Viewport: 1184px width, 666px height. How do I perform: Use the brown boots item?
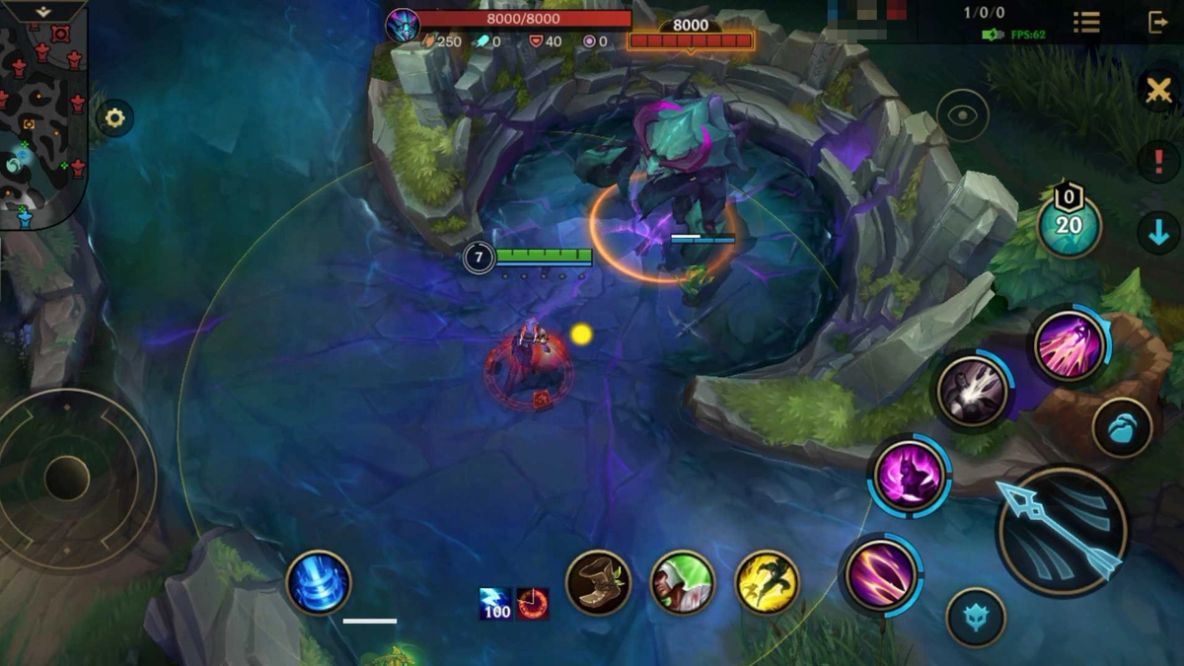tap(598, 583)
